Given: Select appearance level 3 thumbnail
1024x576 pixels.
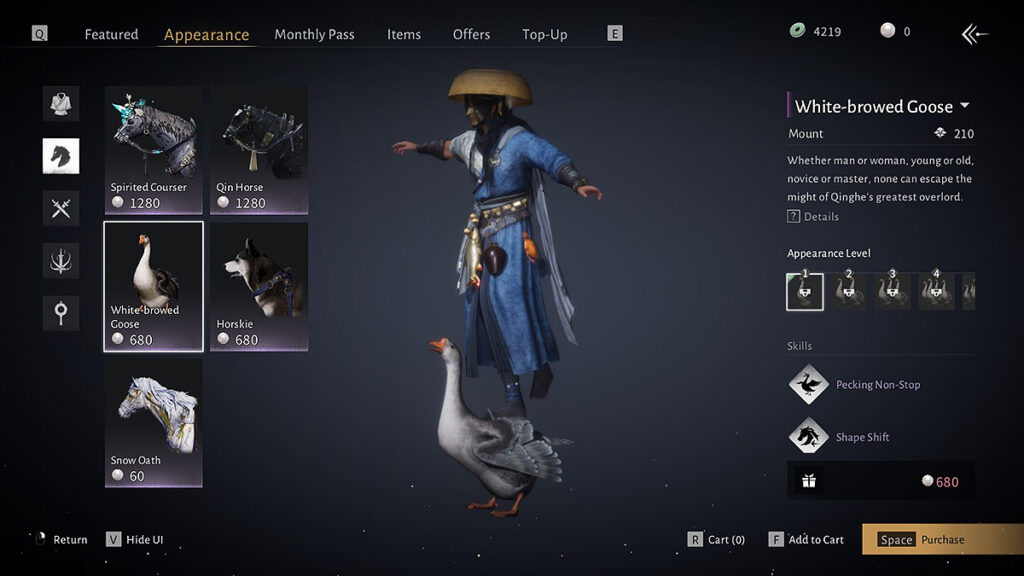Looking at the screenshot, I should (893, 291).
